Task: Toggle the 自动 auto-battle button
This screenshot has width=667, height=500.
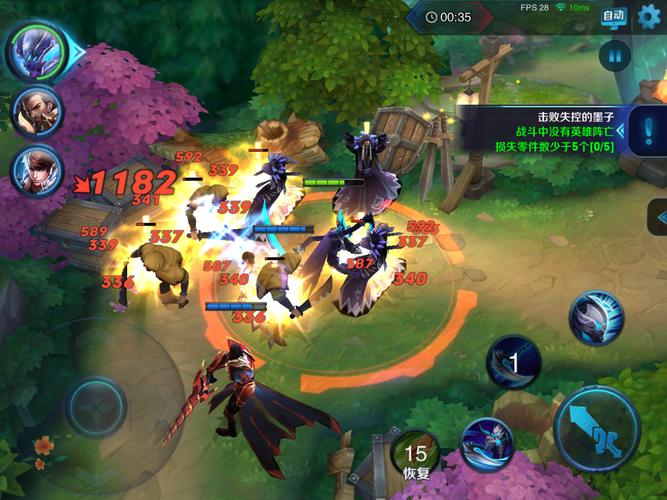Action: 613,16
